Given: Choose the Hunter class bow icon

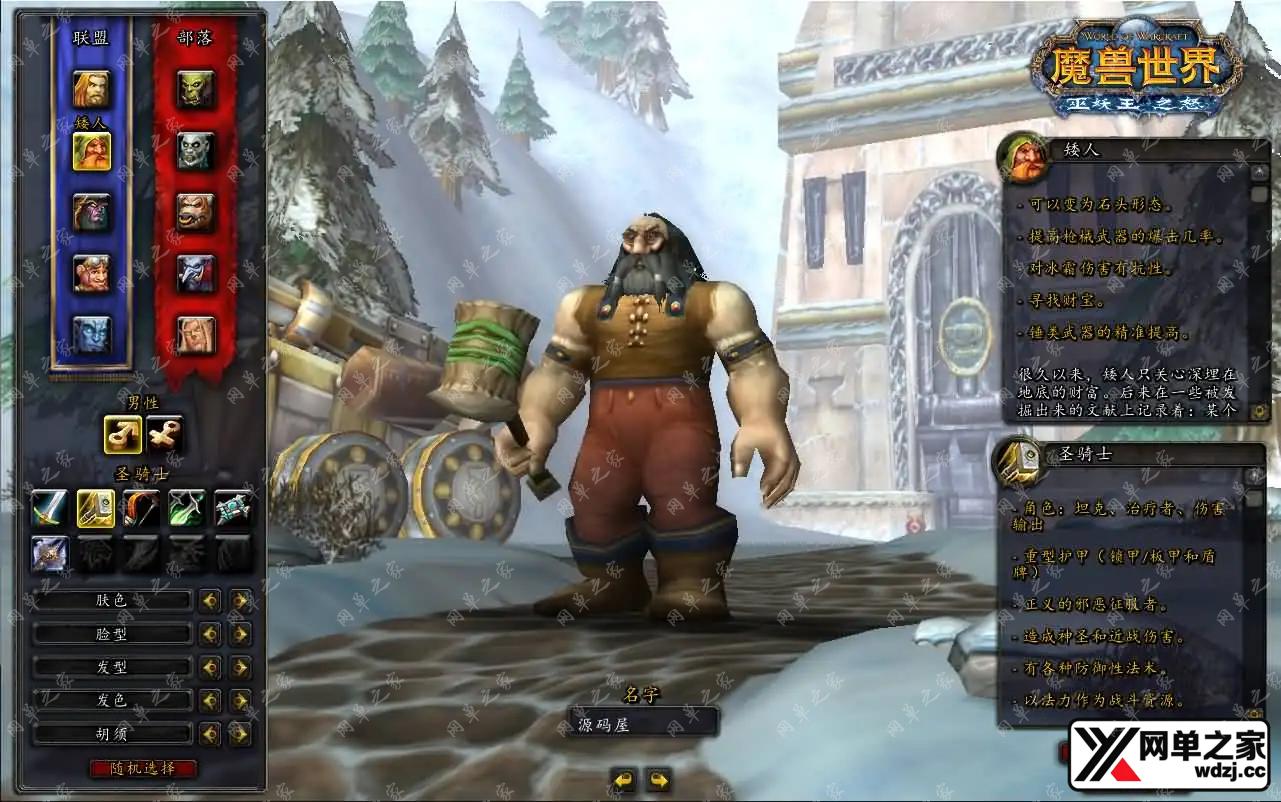Looking at the screenshot, I should [141, 509].
